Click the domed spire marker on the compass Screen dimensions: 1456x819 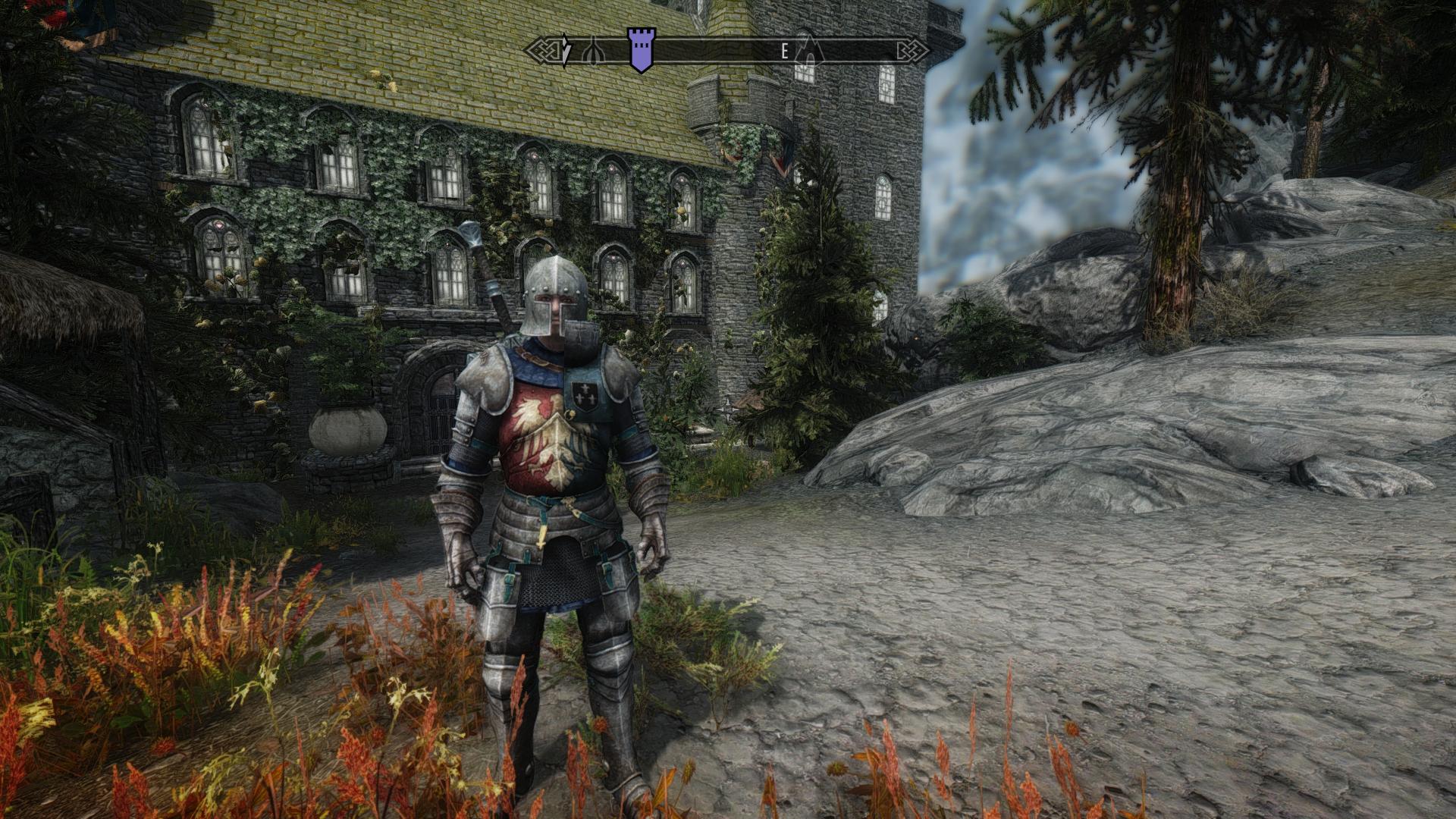click(x=595, y=52)
